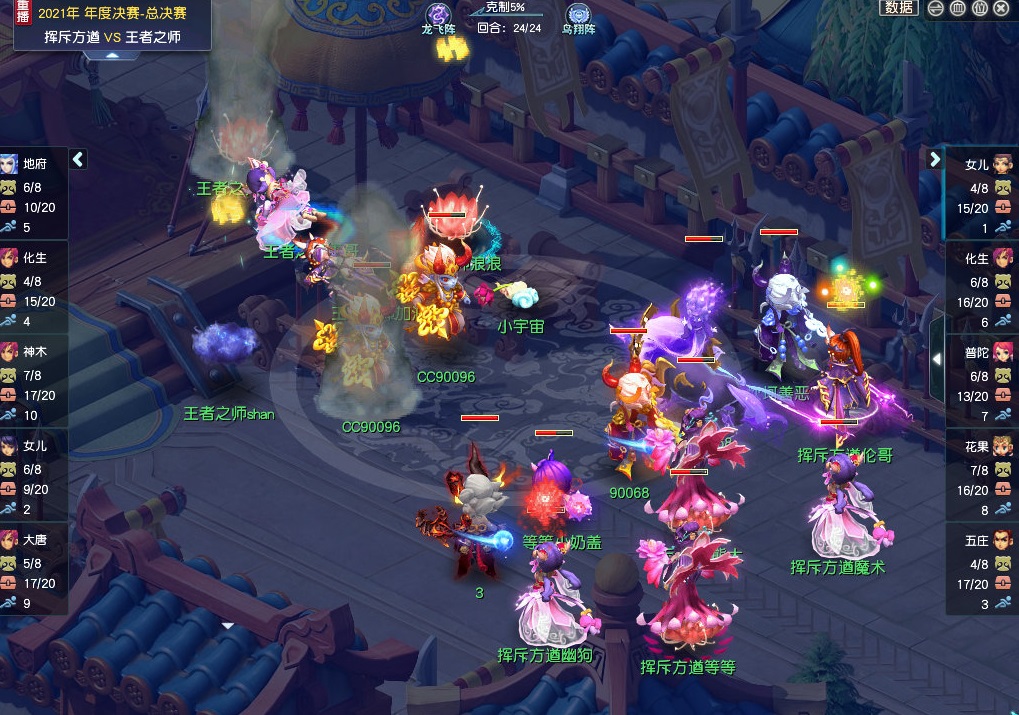Expand the small right-edge side tab arrow
The height and width of the screenshot is (715, 1019).
938,358
